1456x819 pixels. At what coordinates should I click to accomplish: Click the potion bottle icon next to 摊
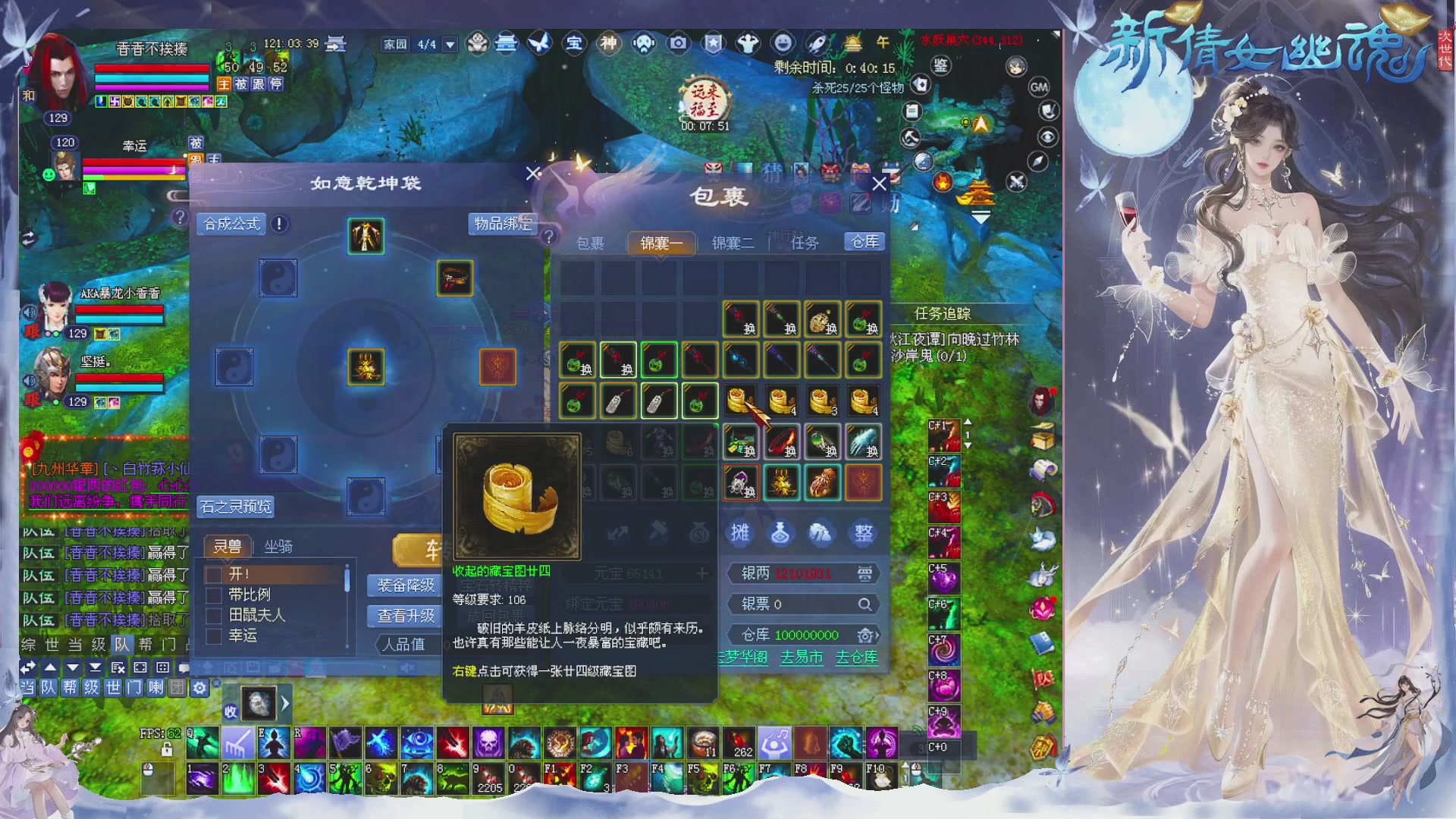(780, 534)
